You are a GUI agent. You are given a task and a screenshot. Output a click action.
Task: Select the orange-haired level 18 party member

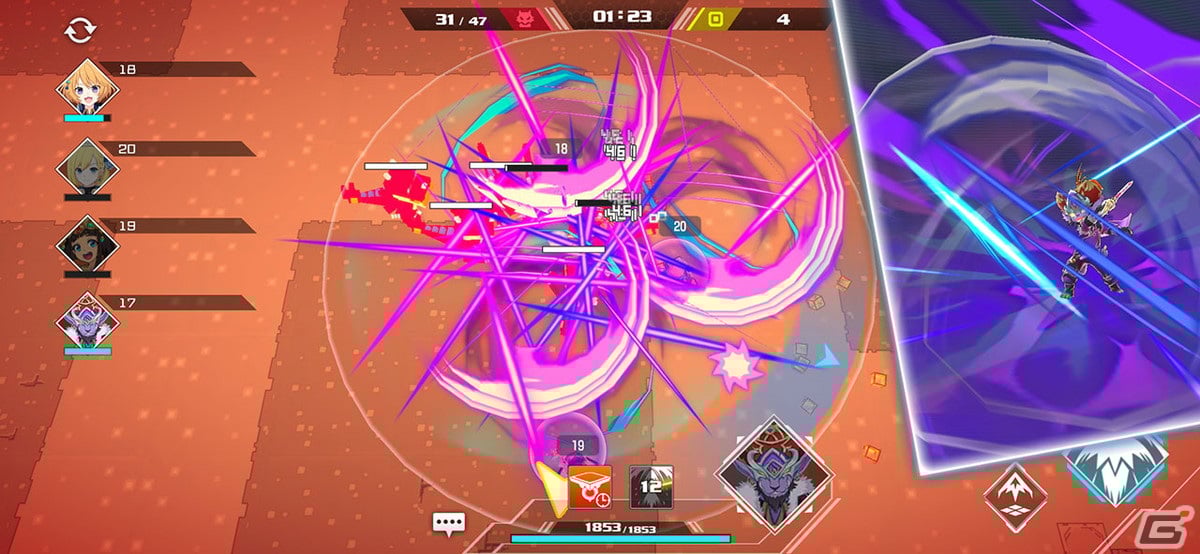pyautogui.click(x=86, y=89)
